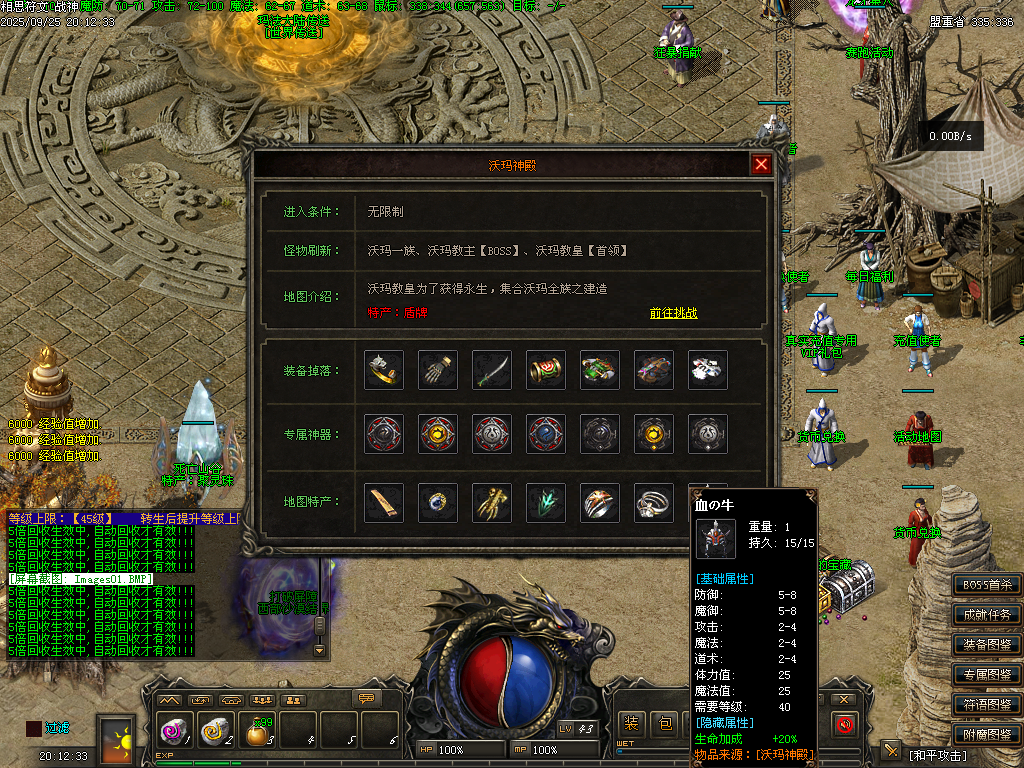The image size is (1024, 768).
Task: Open the 附魔图鉴 enchant codex
Action: pos(987,735)
